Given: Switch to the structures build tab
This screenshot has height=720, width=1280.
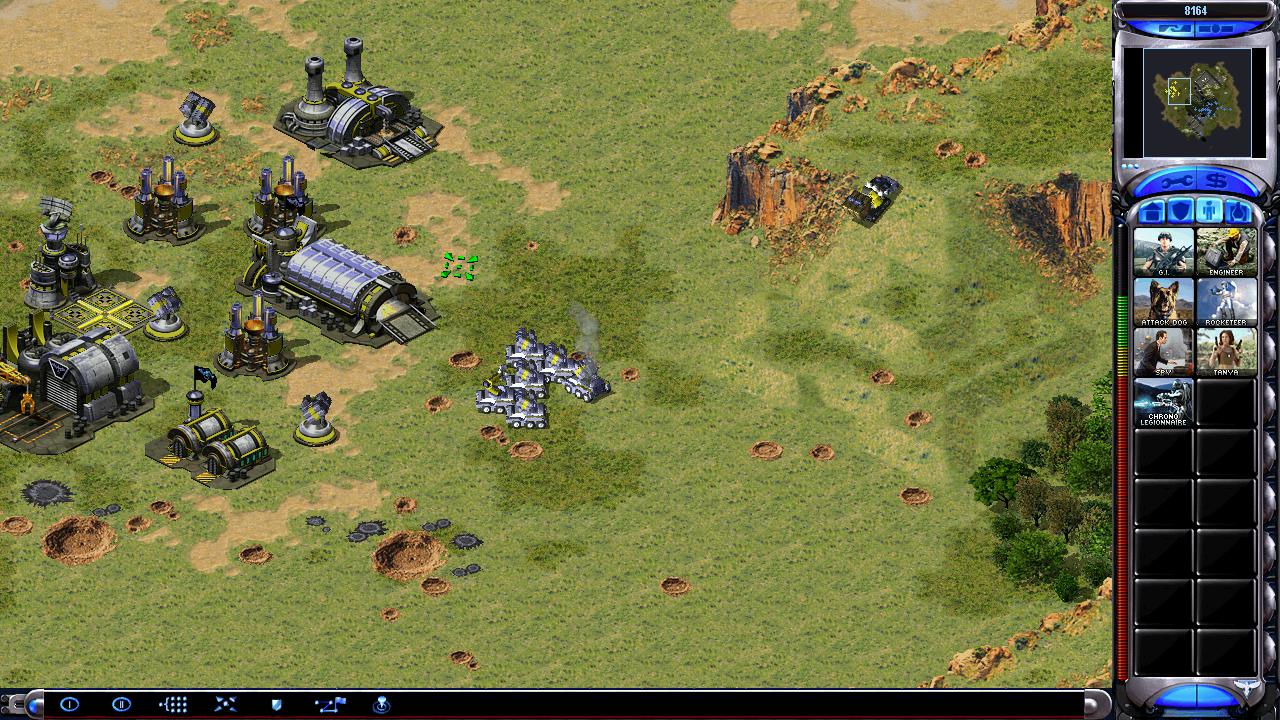Looking at the screenshot, I should (x=1152, y=211).
